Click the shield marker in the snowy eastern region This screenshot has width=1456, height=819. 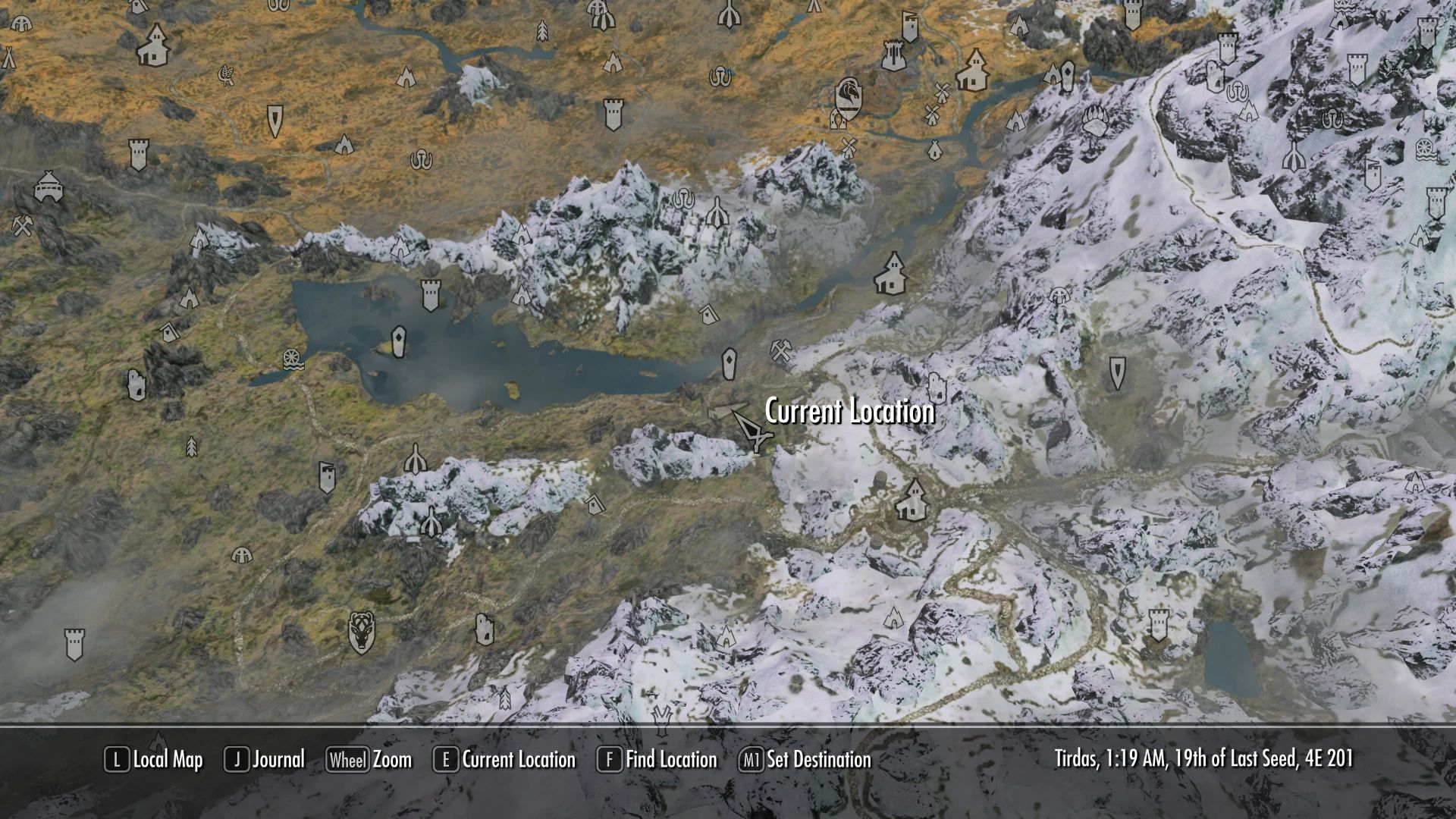(x=1117, y=373)
